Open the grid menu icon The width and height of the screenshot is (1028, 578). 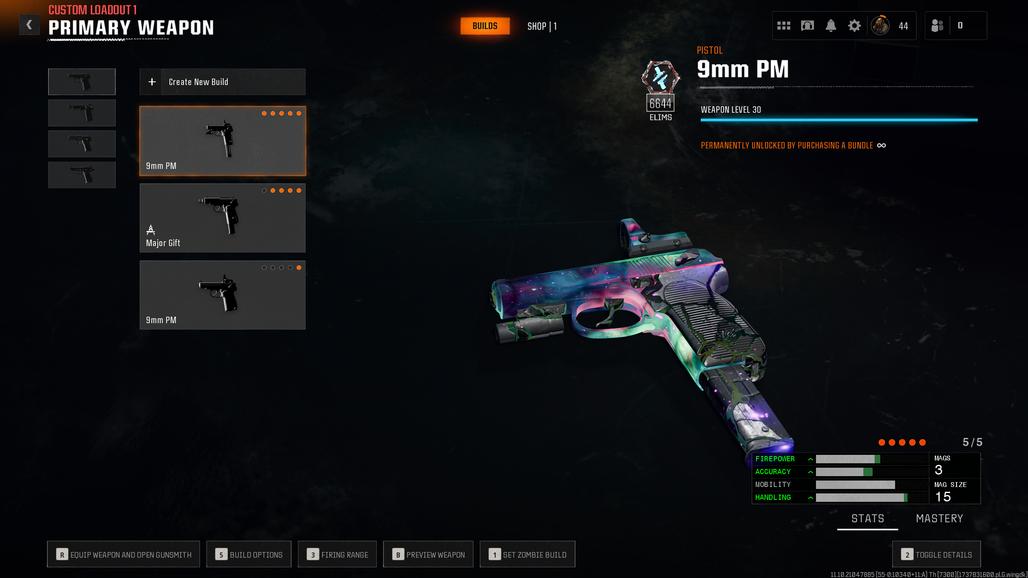click(x=784, y=26)
